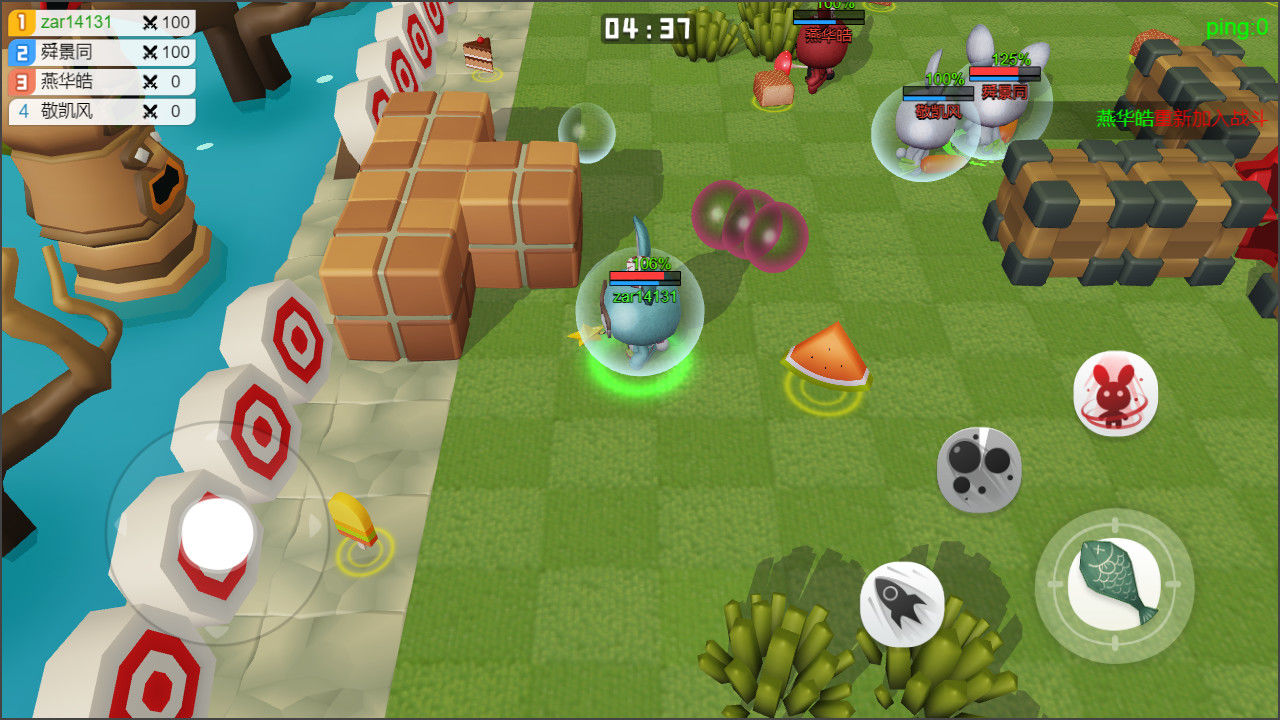Screen dimensions: 1280x720
Task: Select the third-ranked player's scoreboard row
Action: point(101,82)
